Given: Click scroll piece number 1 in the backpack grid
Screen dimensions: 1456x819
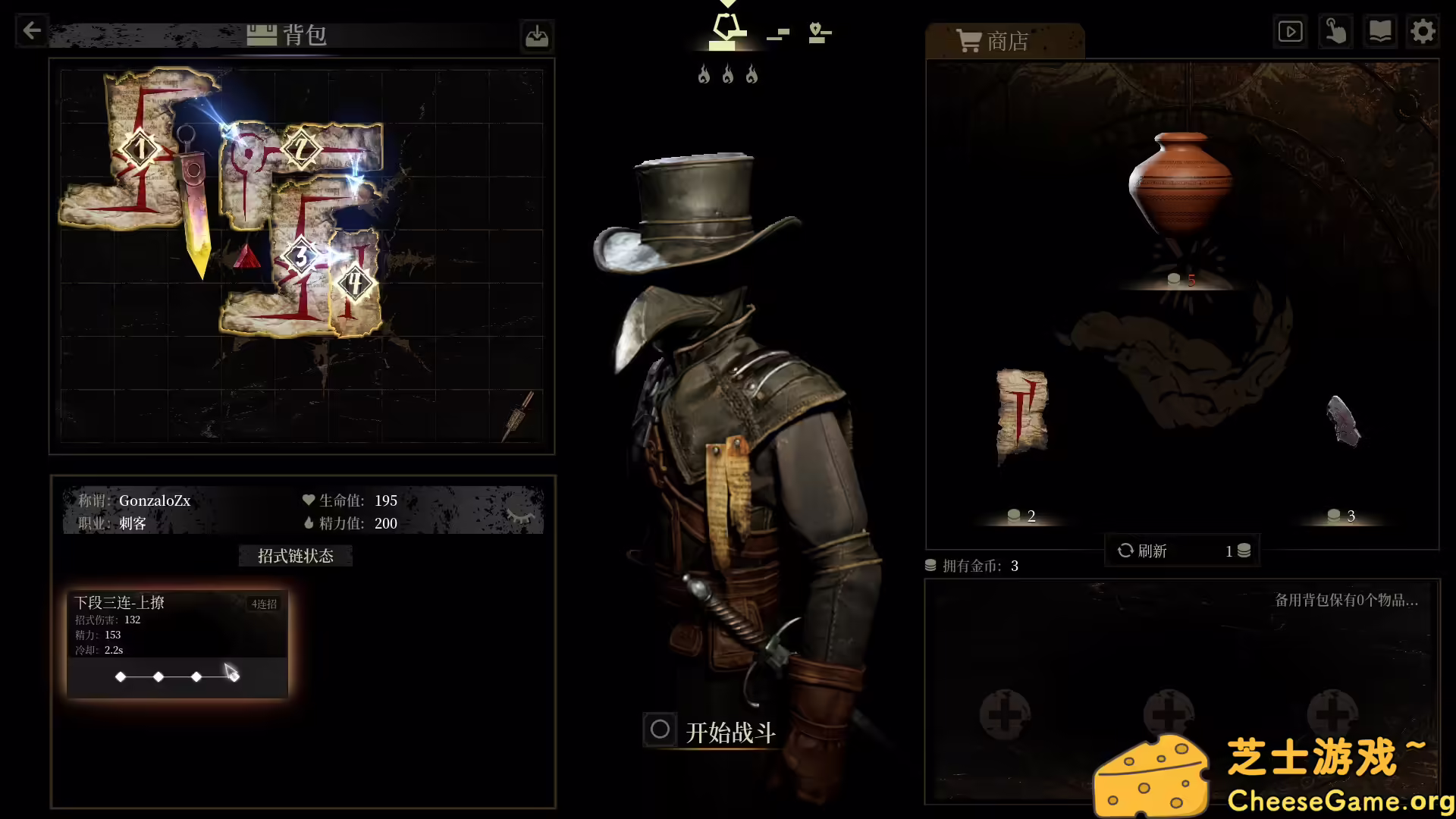Looking at the screenshot, I should click(x=140, y=150).
